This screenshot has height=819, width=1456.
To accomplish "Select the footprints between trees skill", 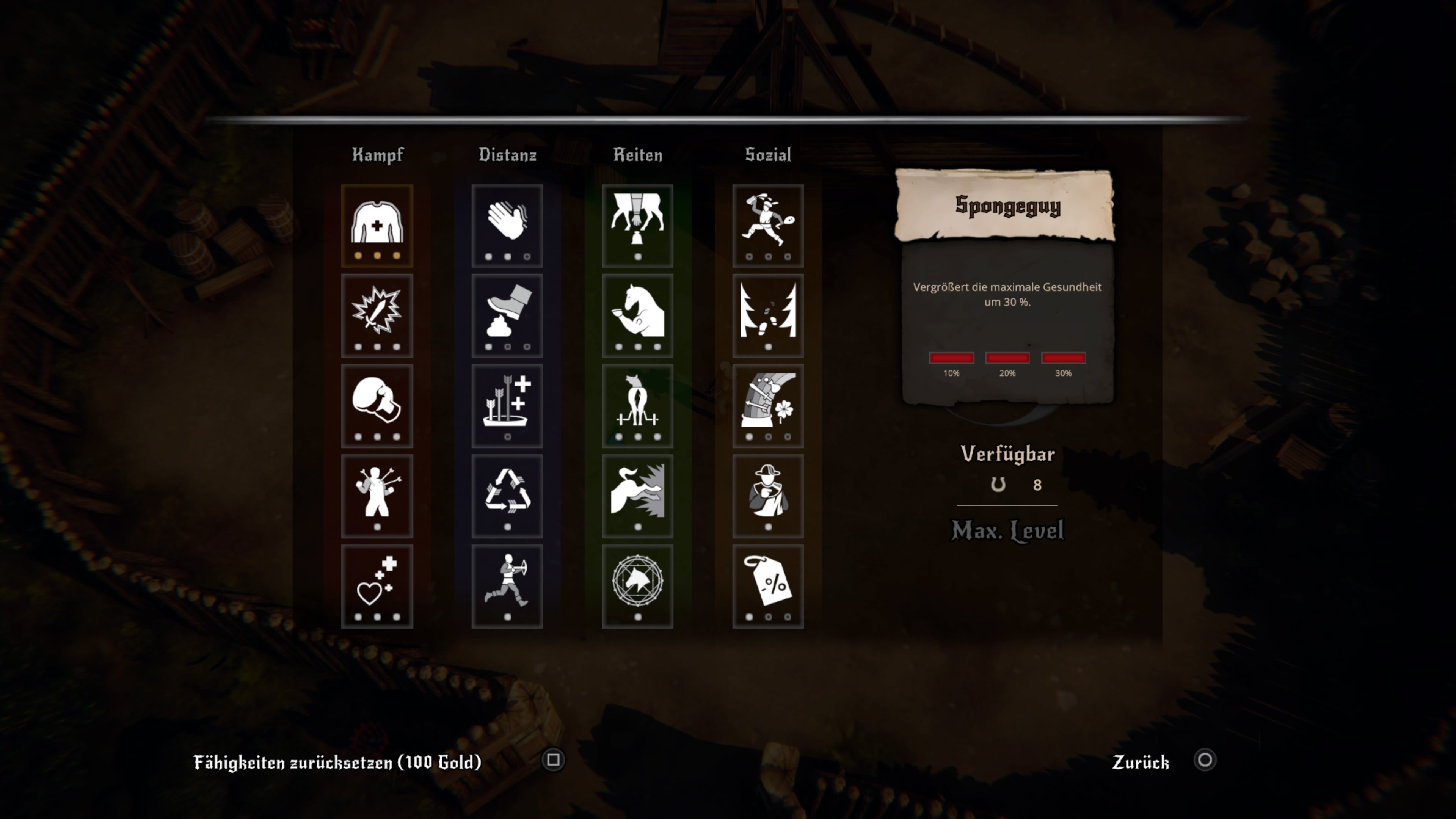I will point(767,315).
